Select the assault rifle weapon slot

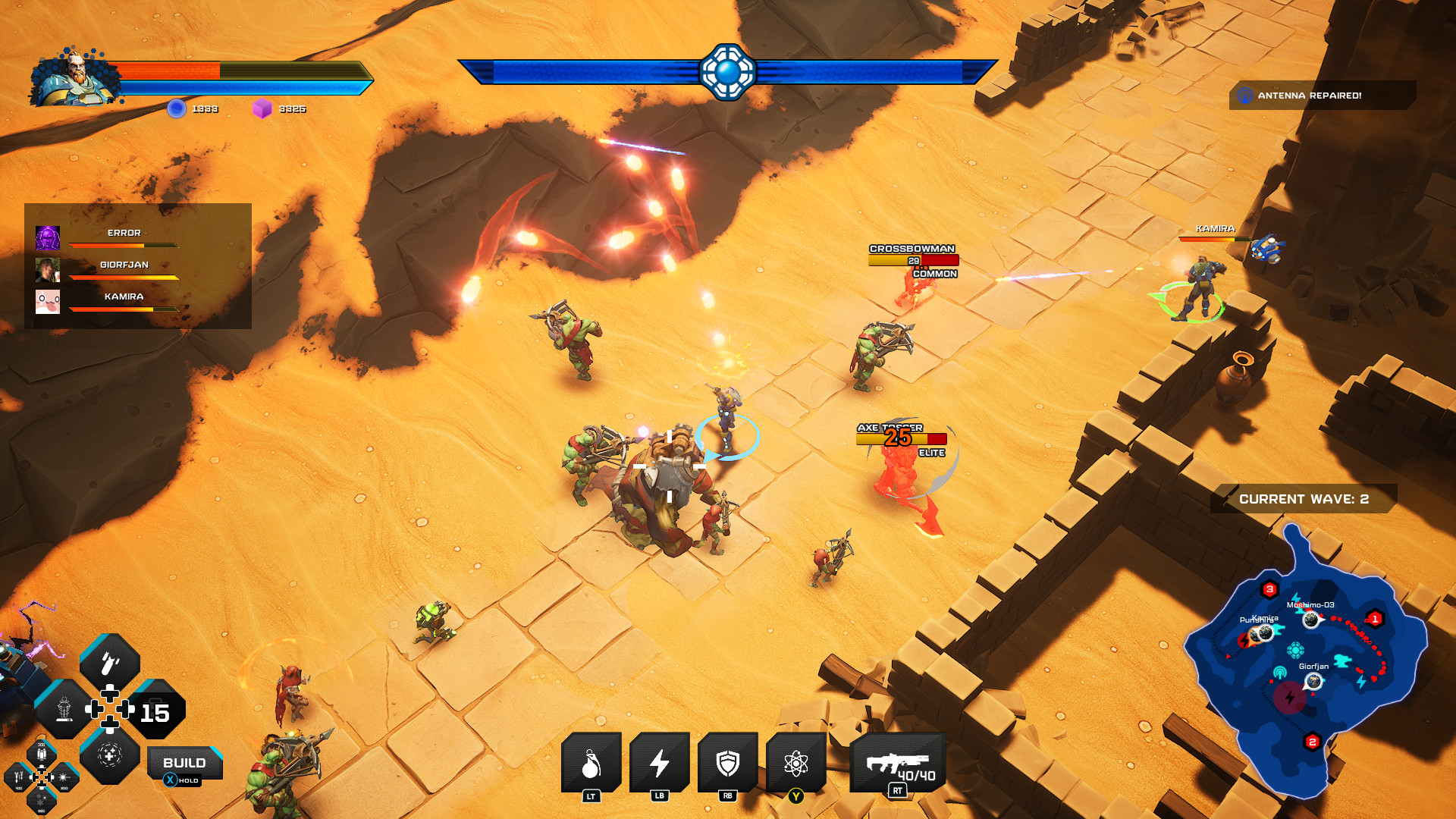coord(898,763)
